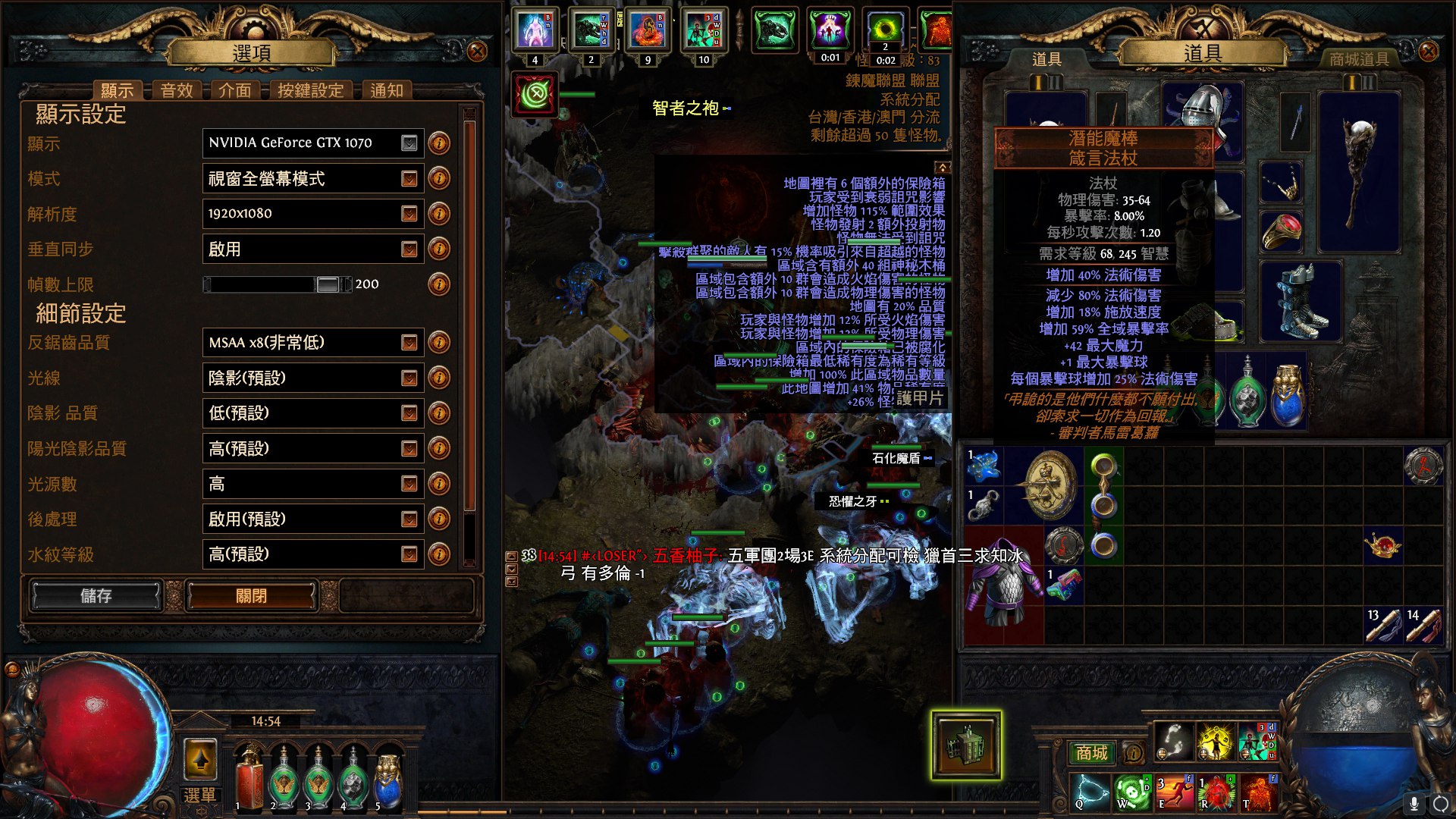Select the gold coin item in inventory
This screenshot has height=819, width=1456.
pos(1050,485)
